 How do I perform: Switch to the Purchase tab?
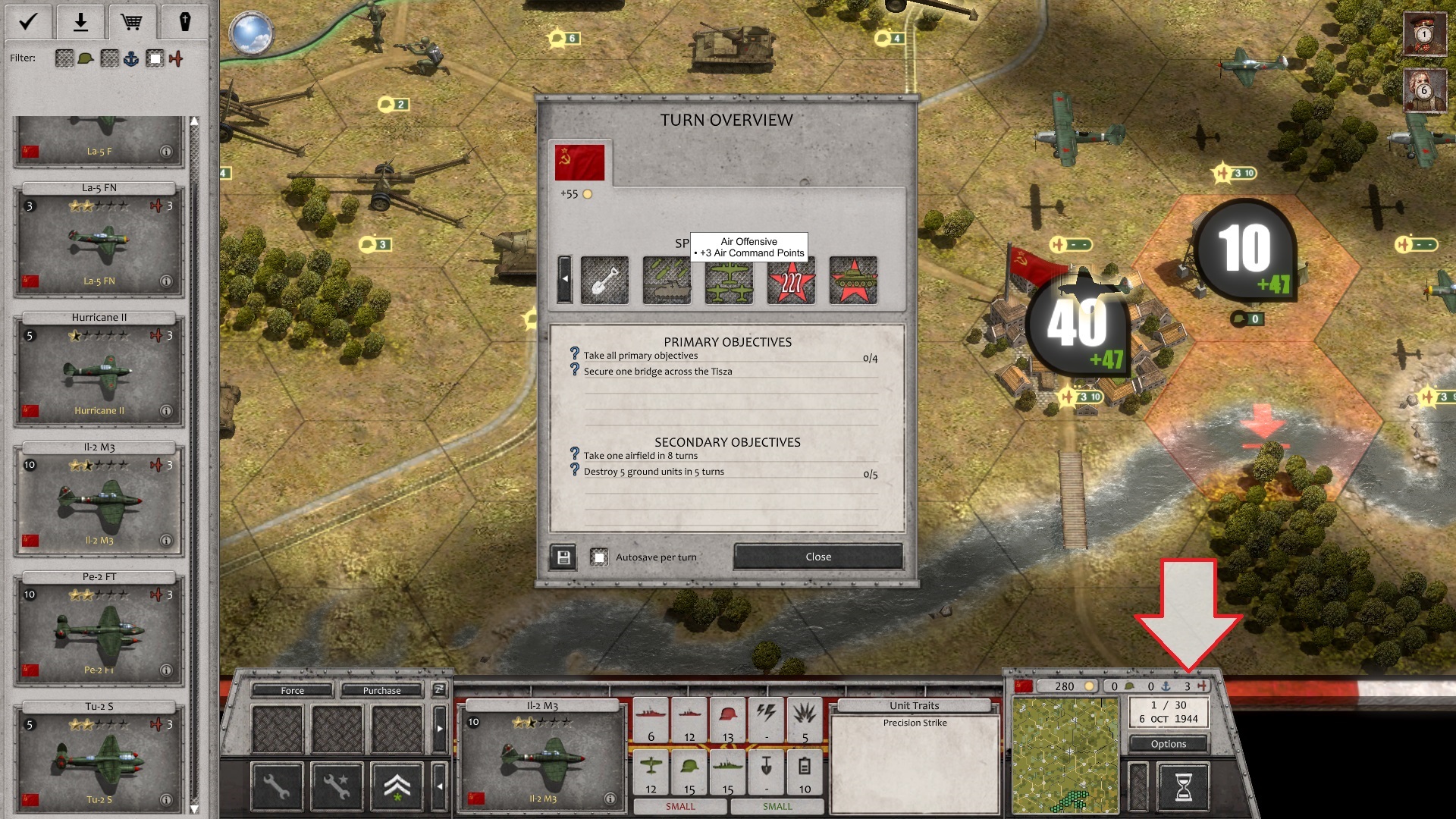pos(381,690)
